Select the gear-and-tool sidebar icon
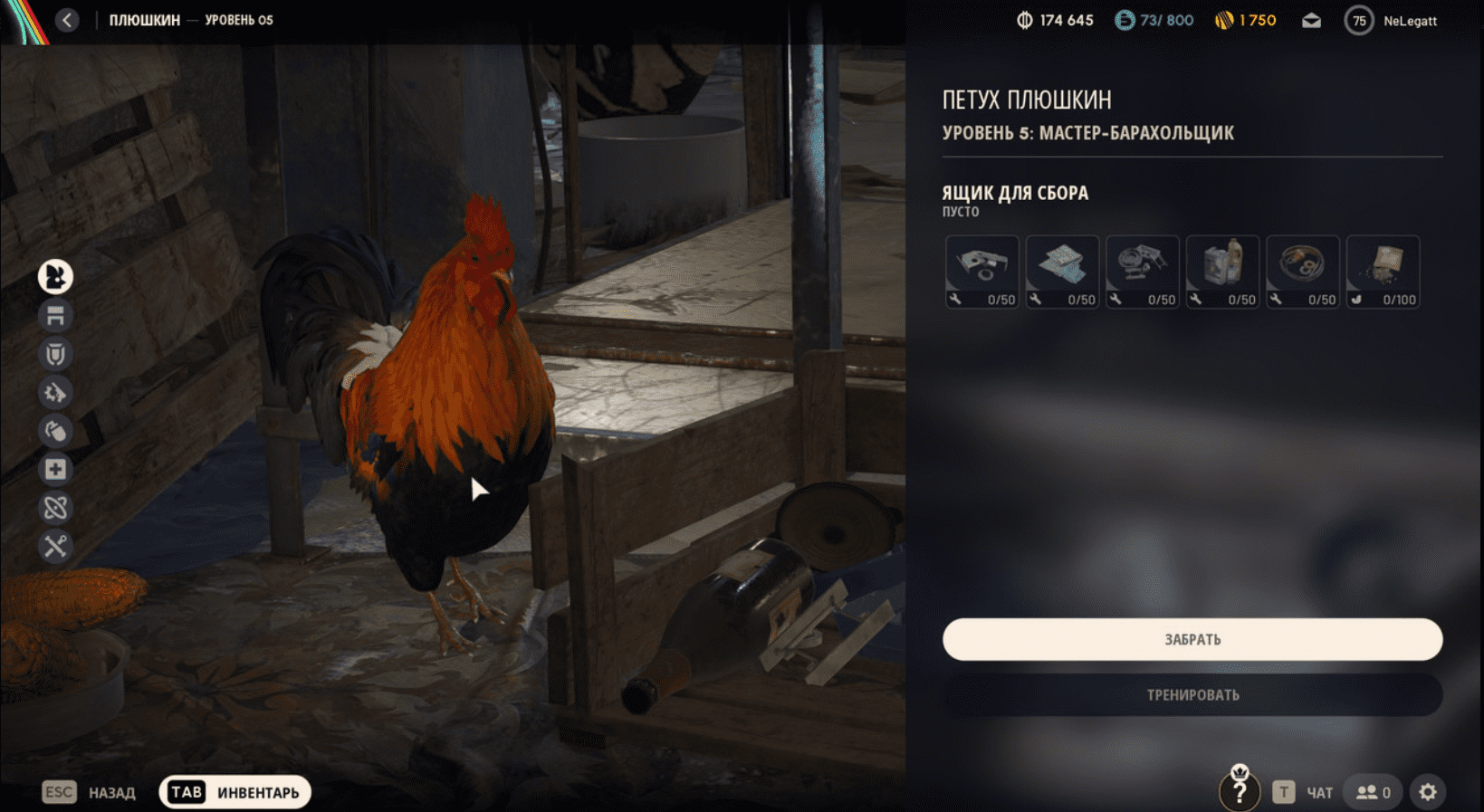This screenshot has width=1484, height=812. pyautogui.click(x=55, y=392)
